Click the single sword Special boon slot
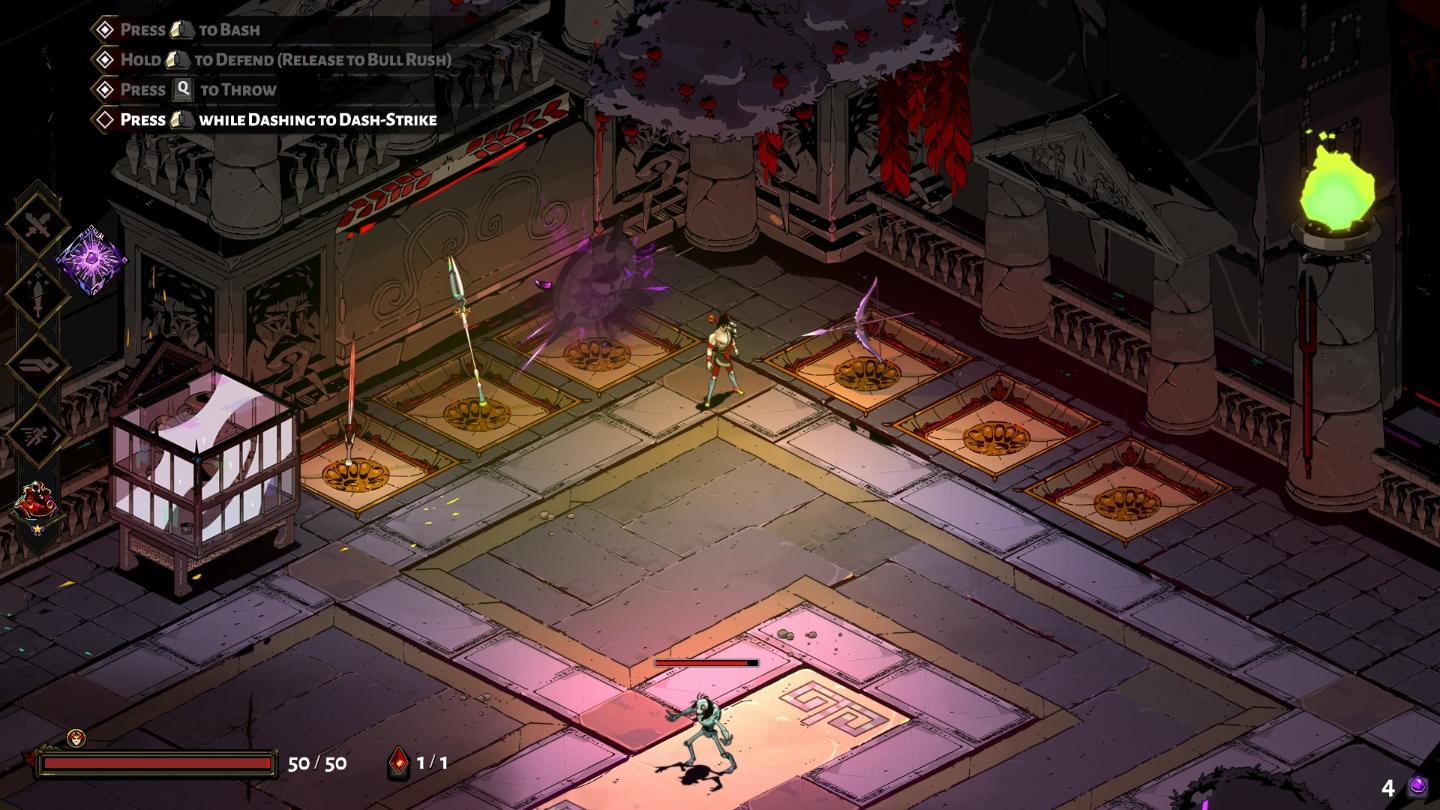Screen dimensions: 1440x810 click(38, 294)
